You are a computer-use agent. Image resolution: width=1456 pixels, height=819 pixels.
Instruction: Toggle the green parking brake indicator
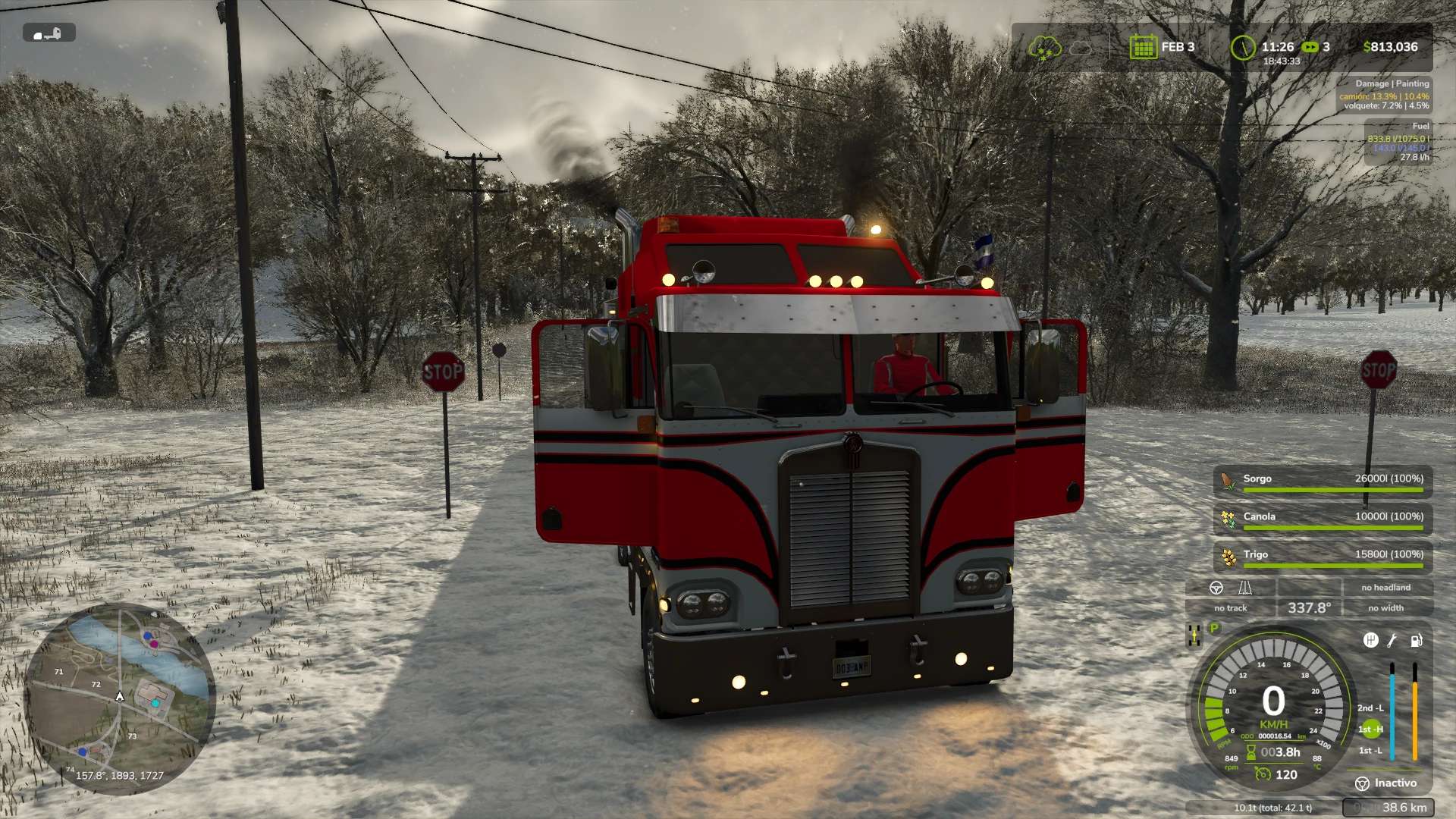point(1214,628)
